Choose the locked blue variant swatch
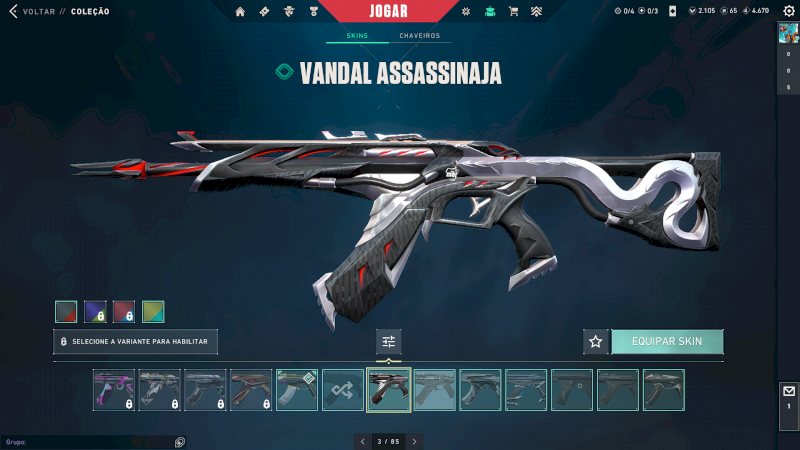Image resolution: width=800 pixels, height=450 pixels. (x=95, y=312)
